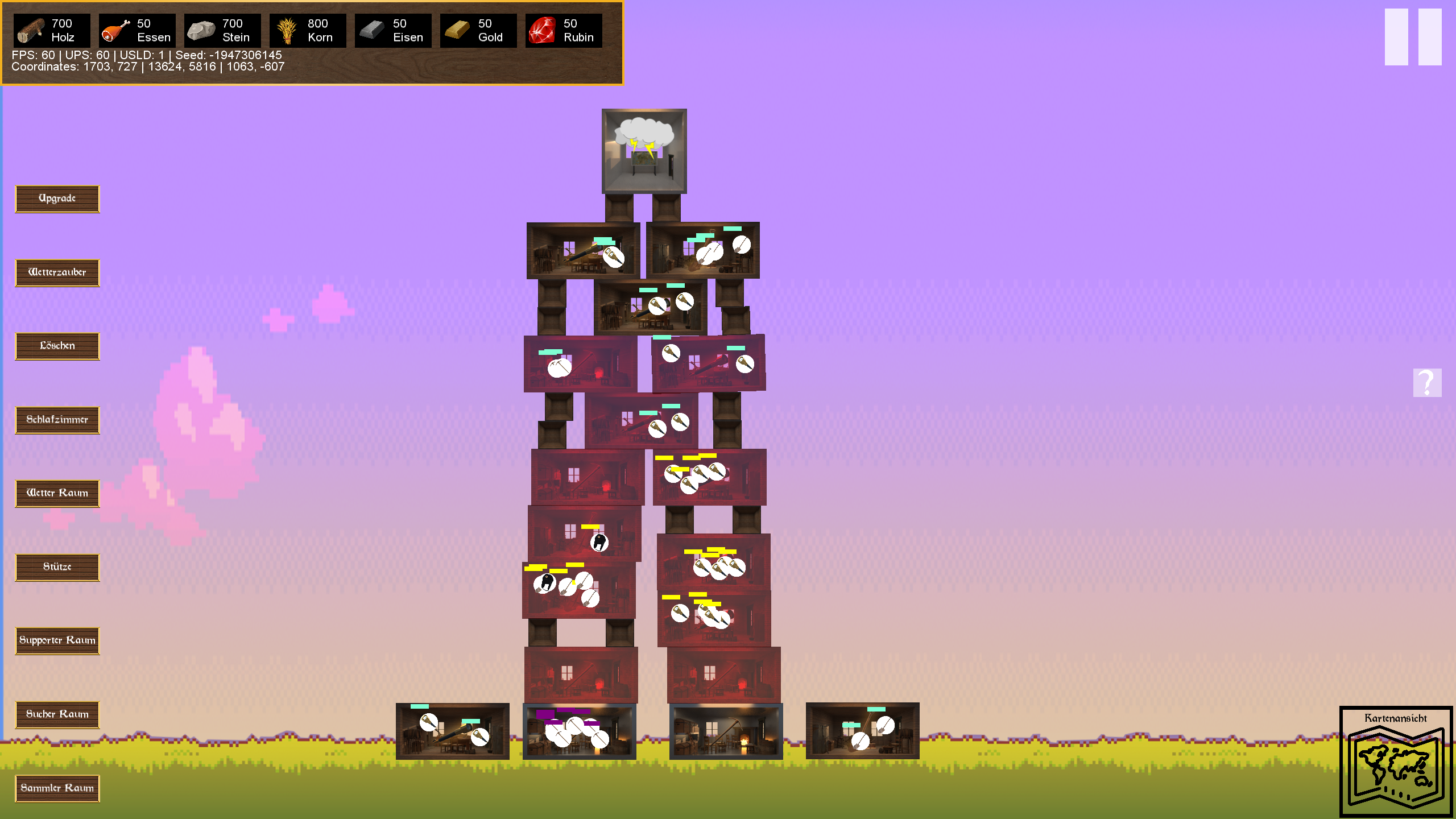Viewport: 1456px width, 819px height.
Task: Select the Wetter Raum button
Action: coord(57,494)
